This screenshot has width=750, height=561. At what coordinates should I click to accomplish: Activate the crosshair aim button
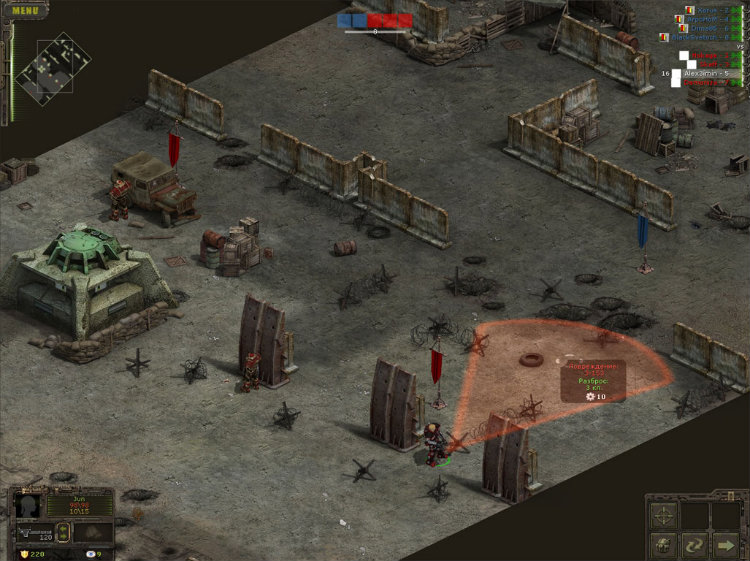[x=663, y=515]
